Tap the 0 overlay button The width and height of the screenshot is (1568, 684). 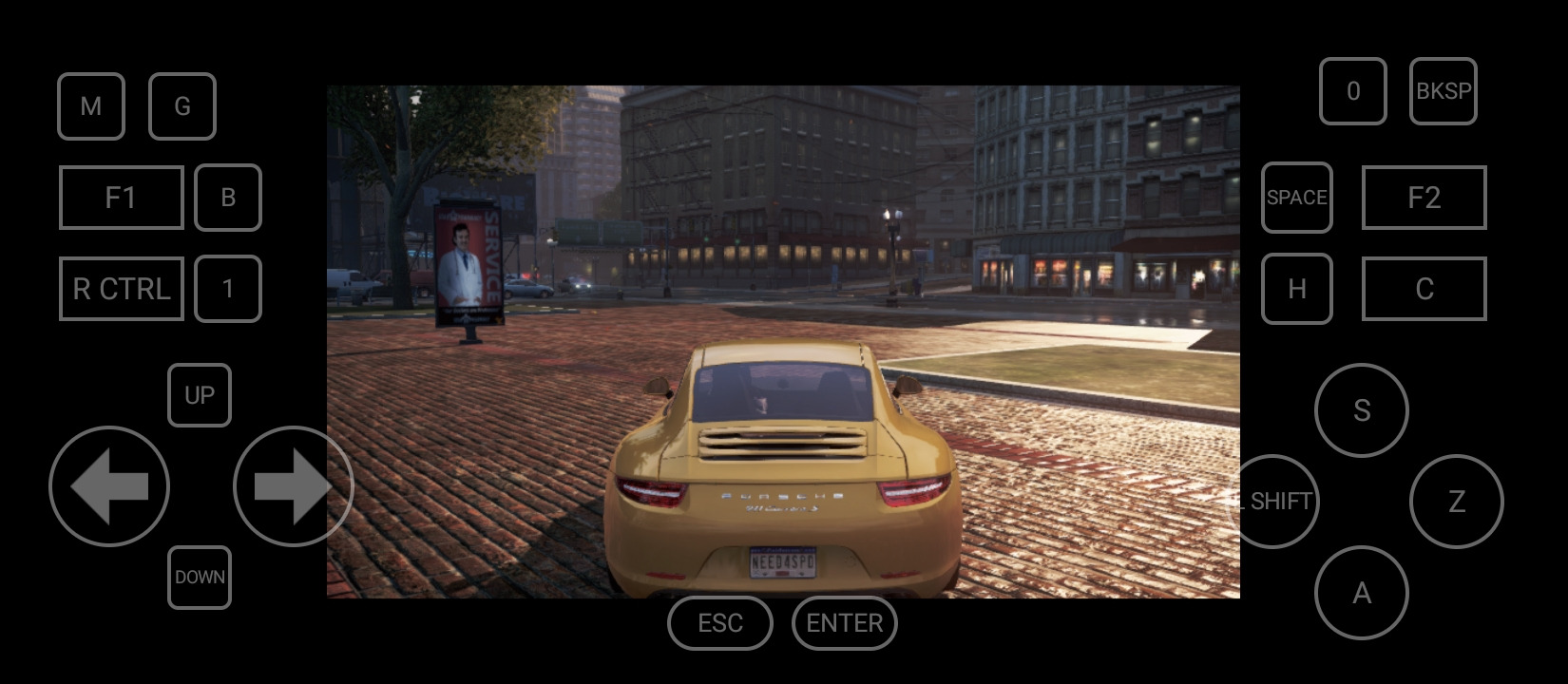tap(1353, 91)
